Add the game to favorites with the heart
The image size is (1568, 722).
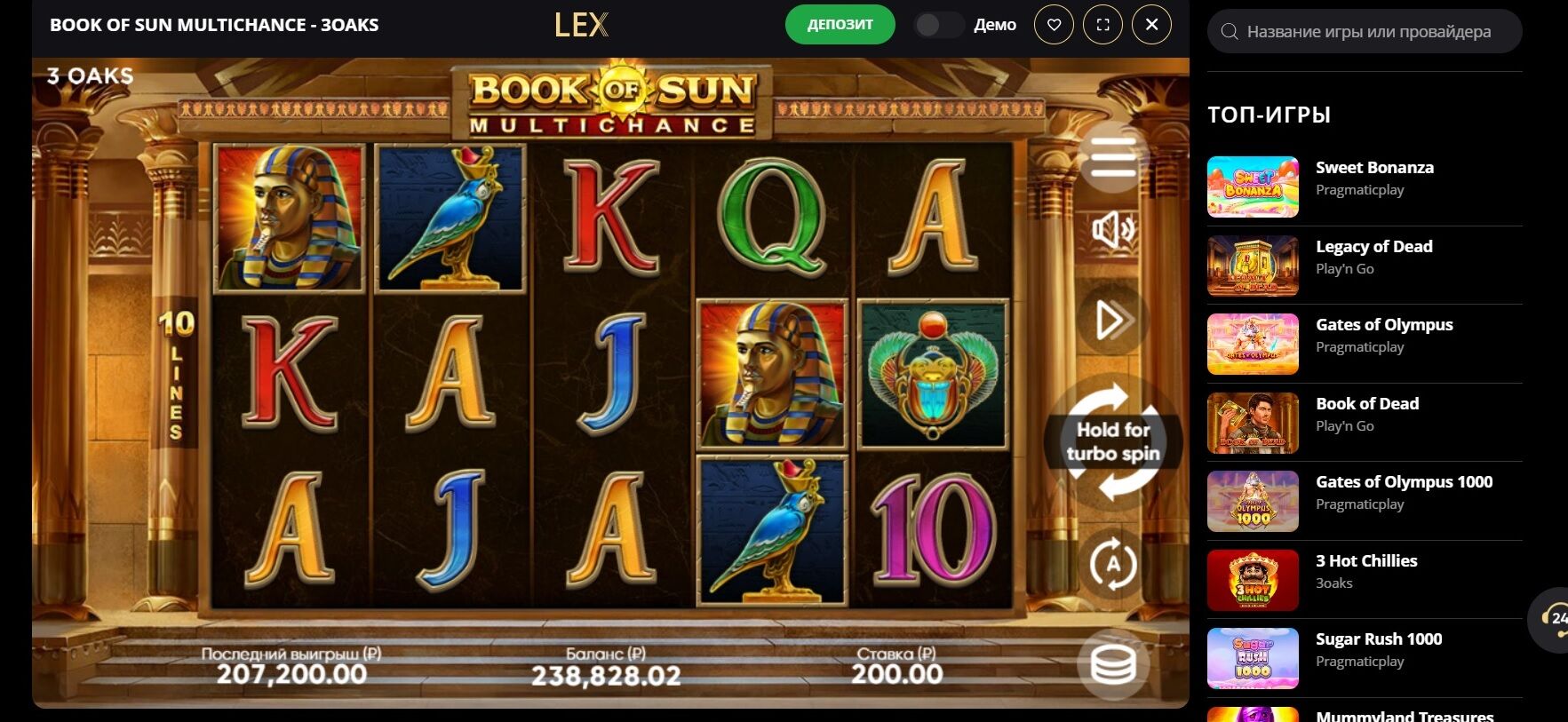[x=1054, y=25]
